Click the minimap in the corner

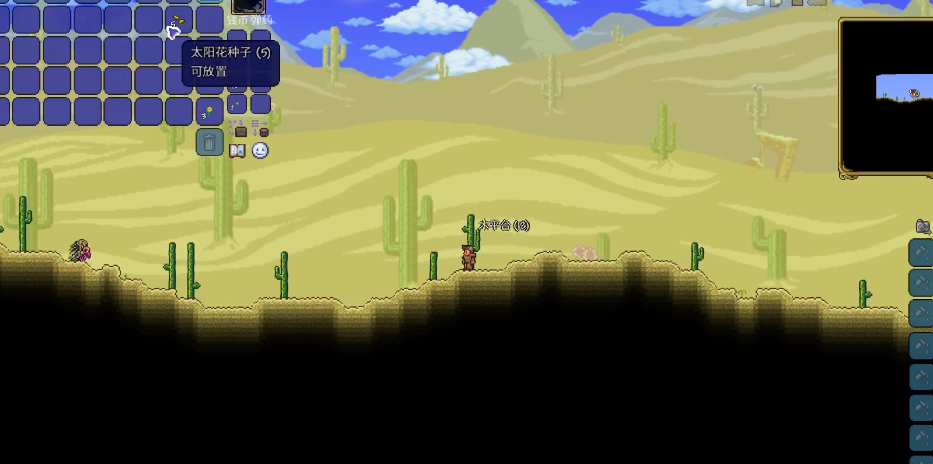[887, 96]
